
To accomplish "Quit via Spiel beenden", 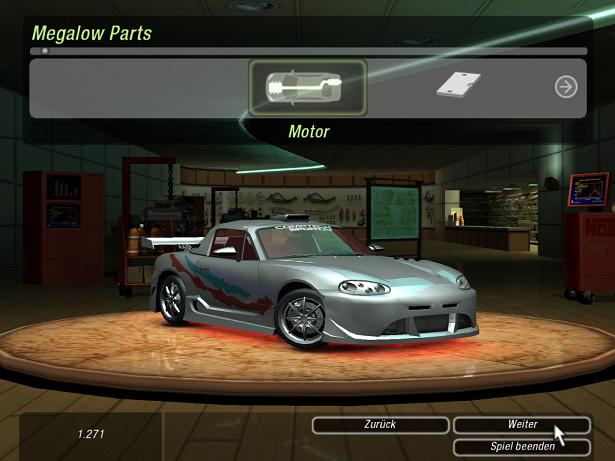I will tap(521, 447).
